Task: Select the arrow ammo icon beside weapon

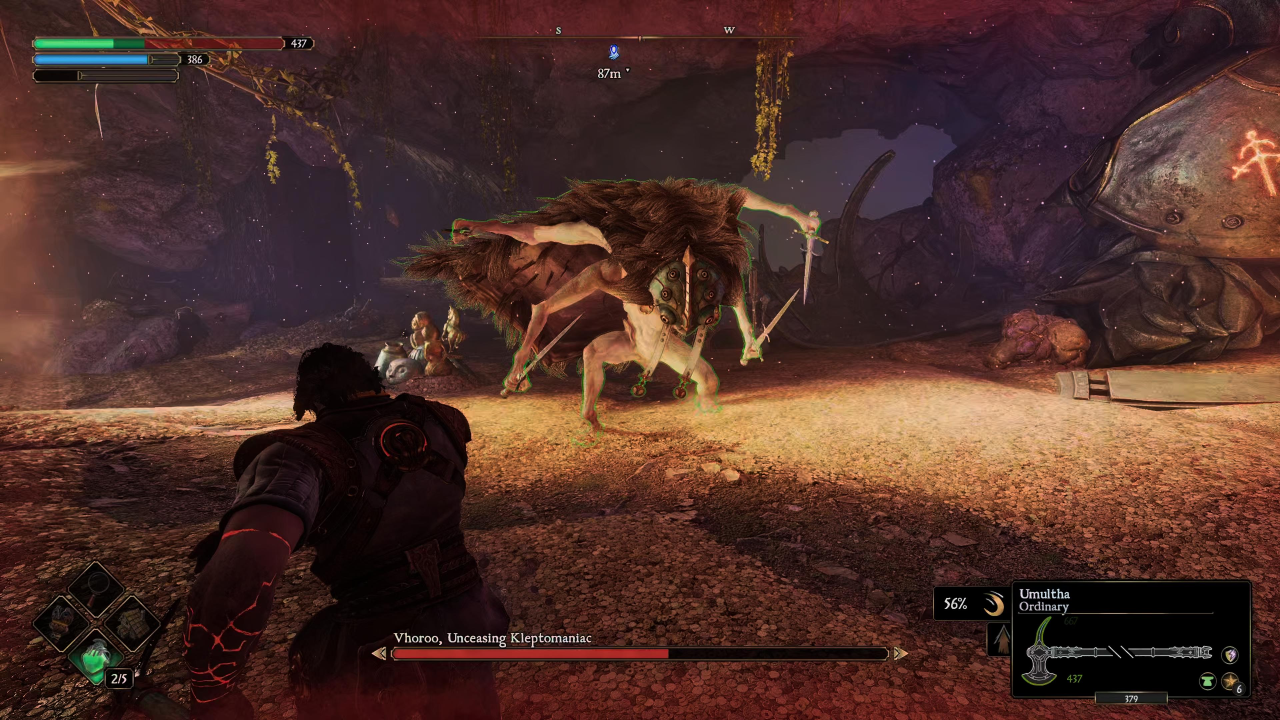Action: (x=998, y=640)
